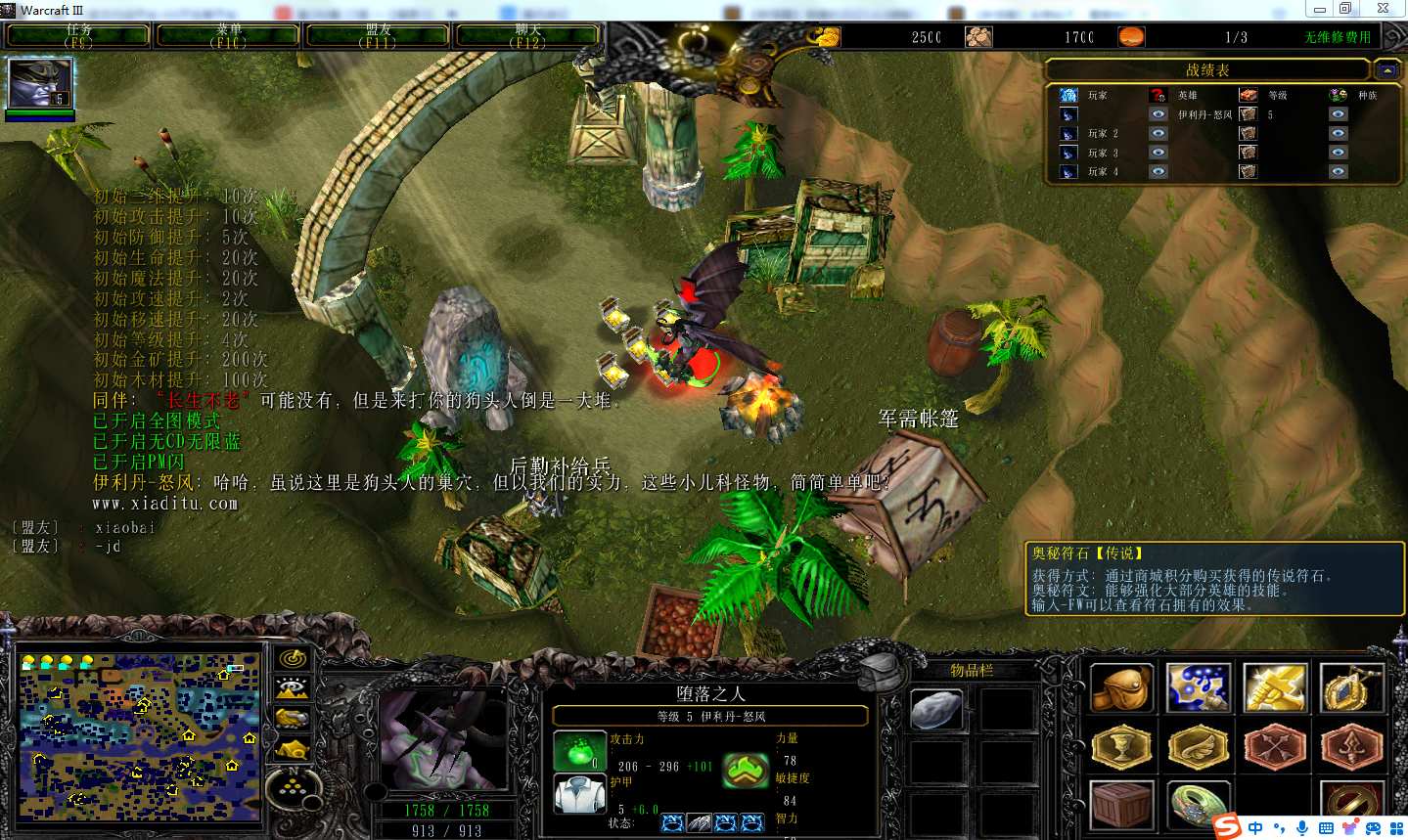Collapse the 战绩表 scoreboard with its arrow
This screenshot has width=1408, height=840.
coord(1387,69)
